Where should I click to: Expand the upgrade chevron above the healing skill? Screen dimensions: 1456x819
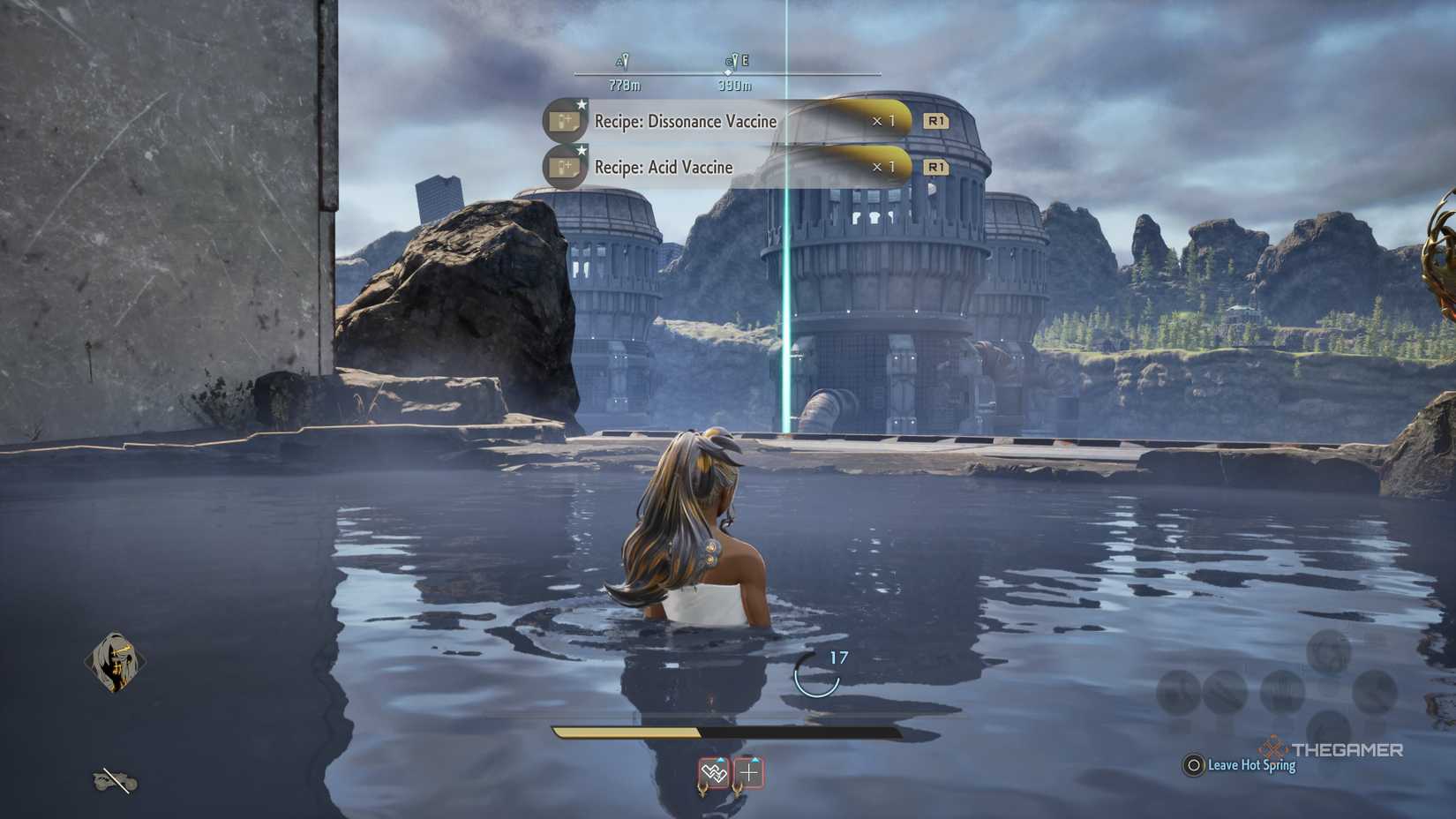click(754, 760)
